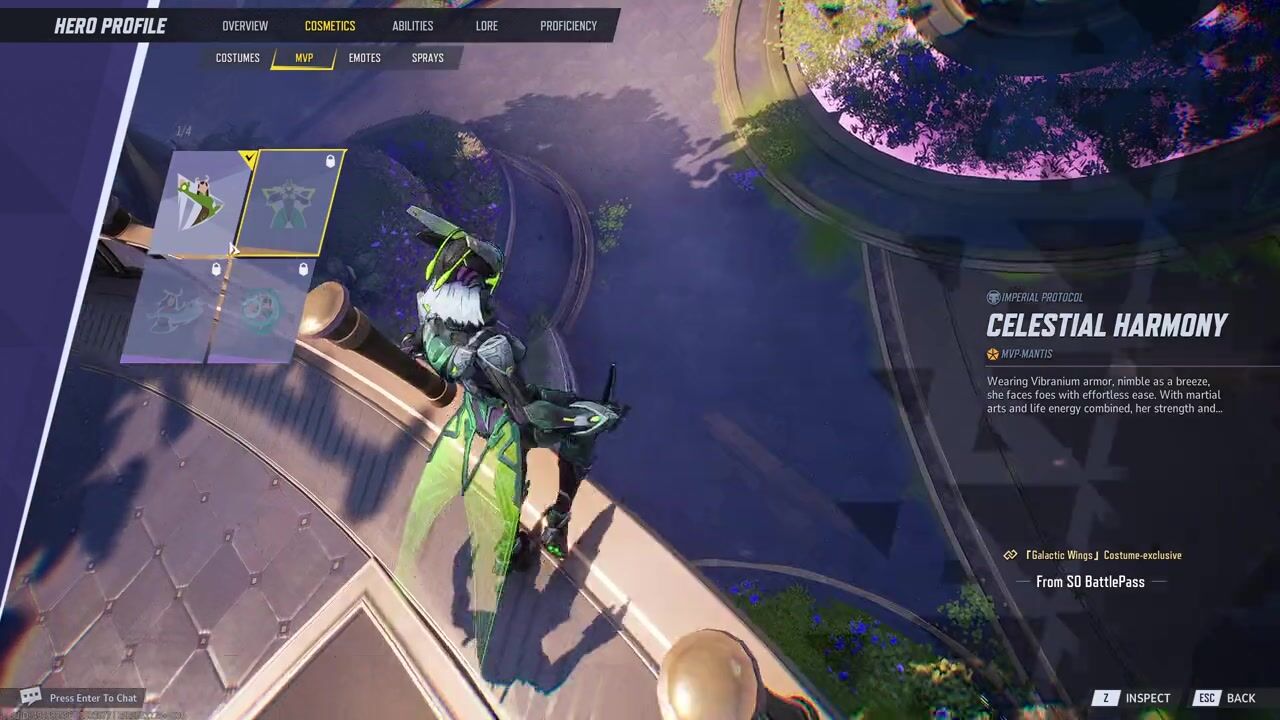Click the Inspect button
This screenshot has height=720, width=1280.
pyautogui.click(x=1135, y=698)
